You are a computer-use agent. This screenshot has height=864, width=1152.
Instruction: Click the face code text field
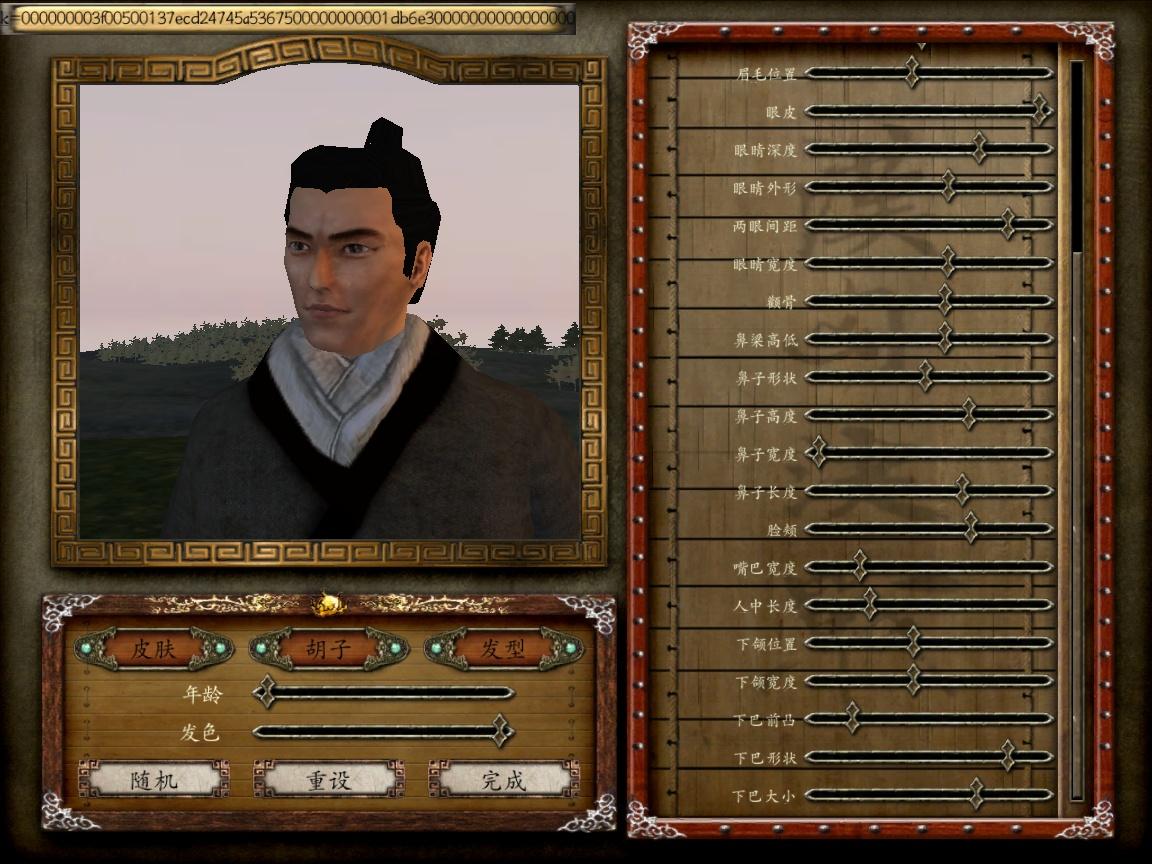point(290,18)
